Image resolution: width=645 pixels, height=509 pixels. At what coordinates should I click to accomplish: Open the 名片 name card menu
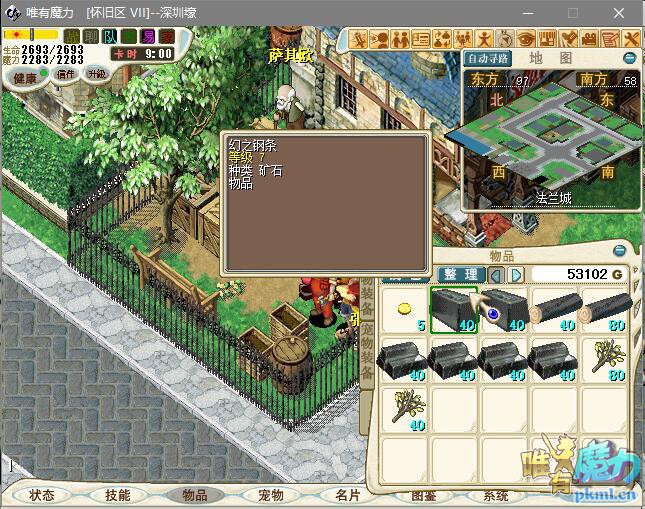346,495
